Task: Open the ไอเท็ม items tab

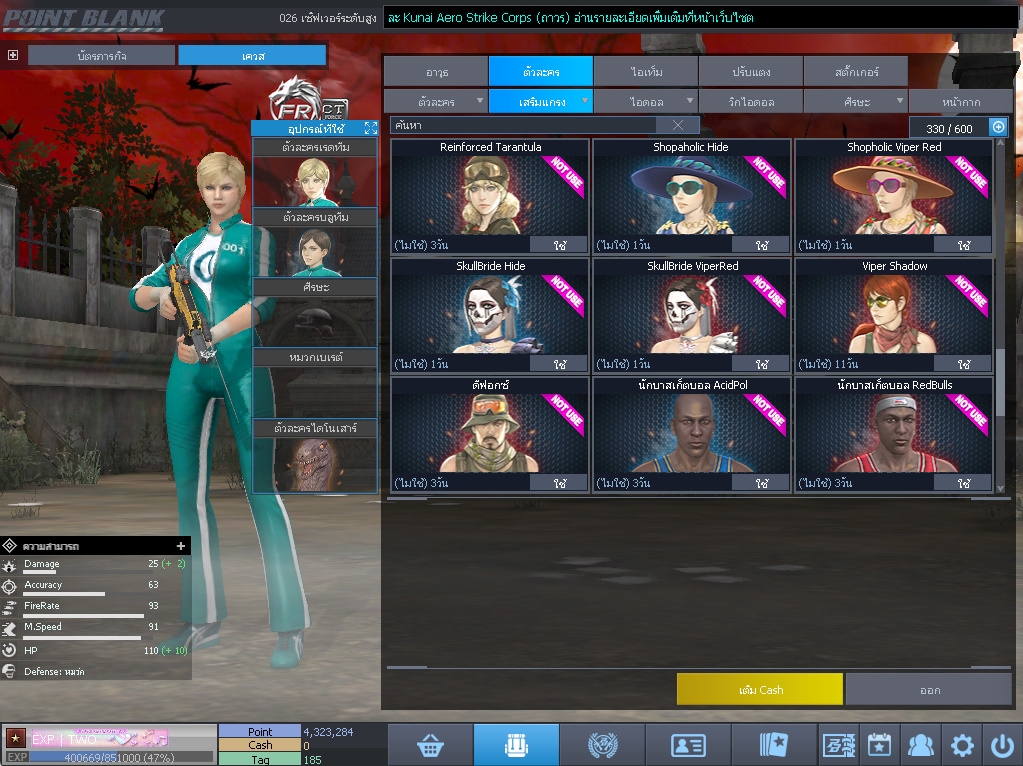Action: pos(646,72)
